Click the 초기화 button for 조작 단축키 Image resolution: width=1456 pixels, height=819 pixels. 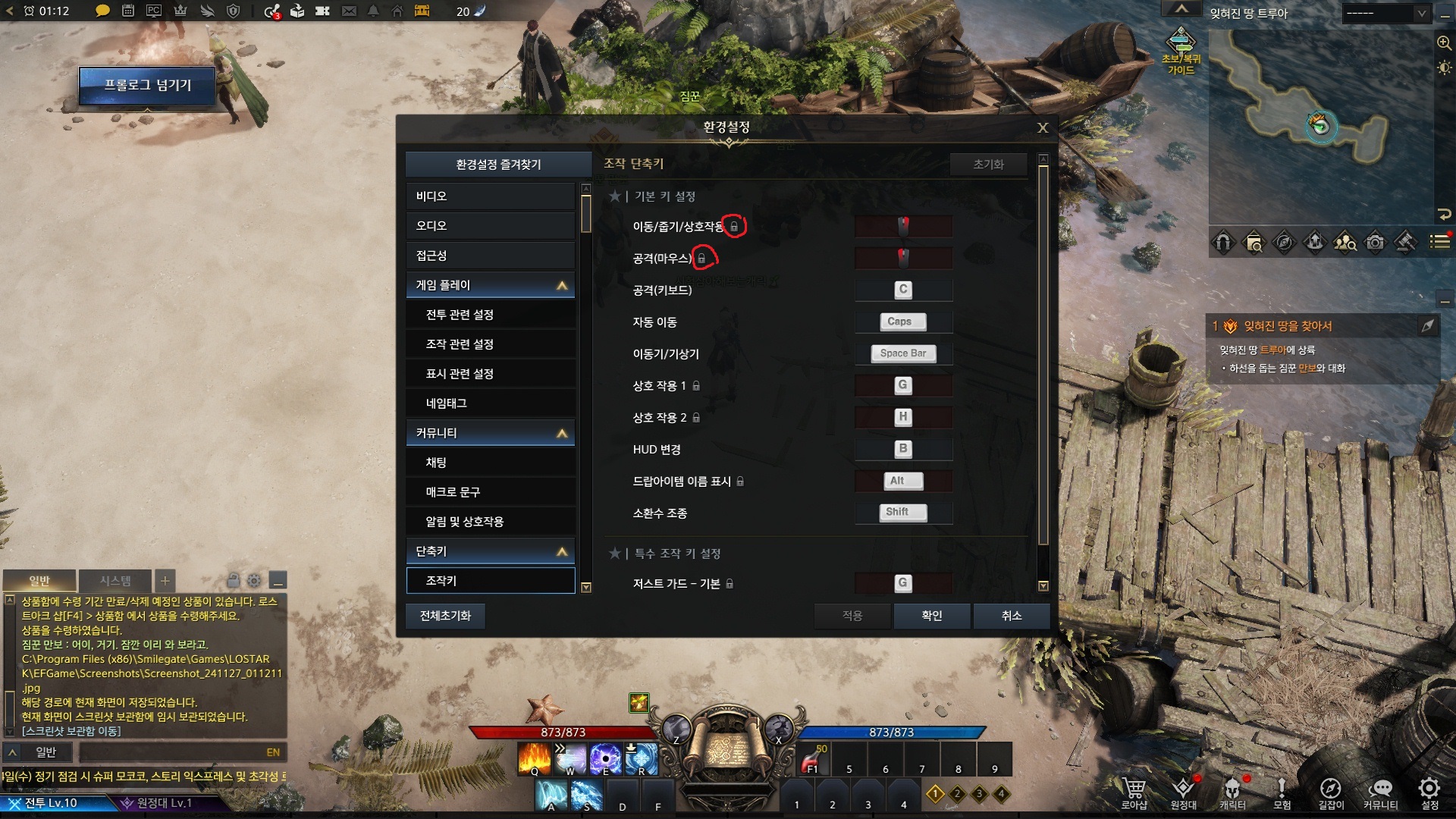click(988, 165)
